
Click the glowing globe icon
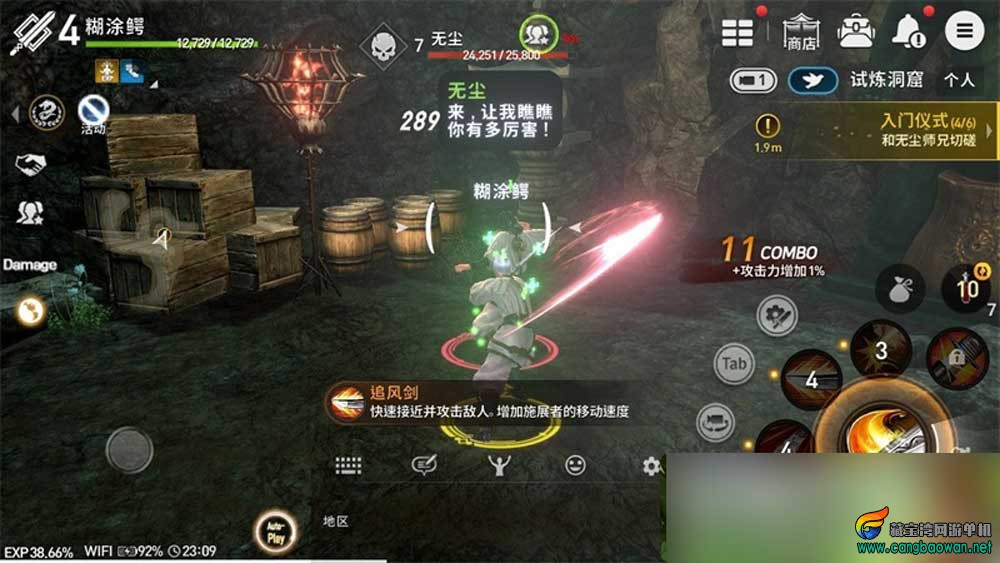[x=31, y=313]
